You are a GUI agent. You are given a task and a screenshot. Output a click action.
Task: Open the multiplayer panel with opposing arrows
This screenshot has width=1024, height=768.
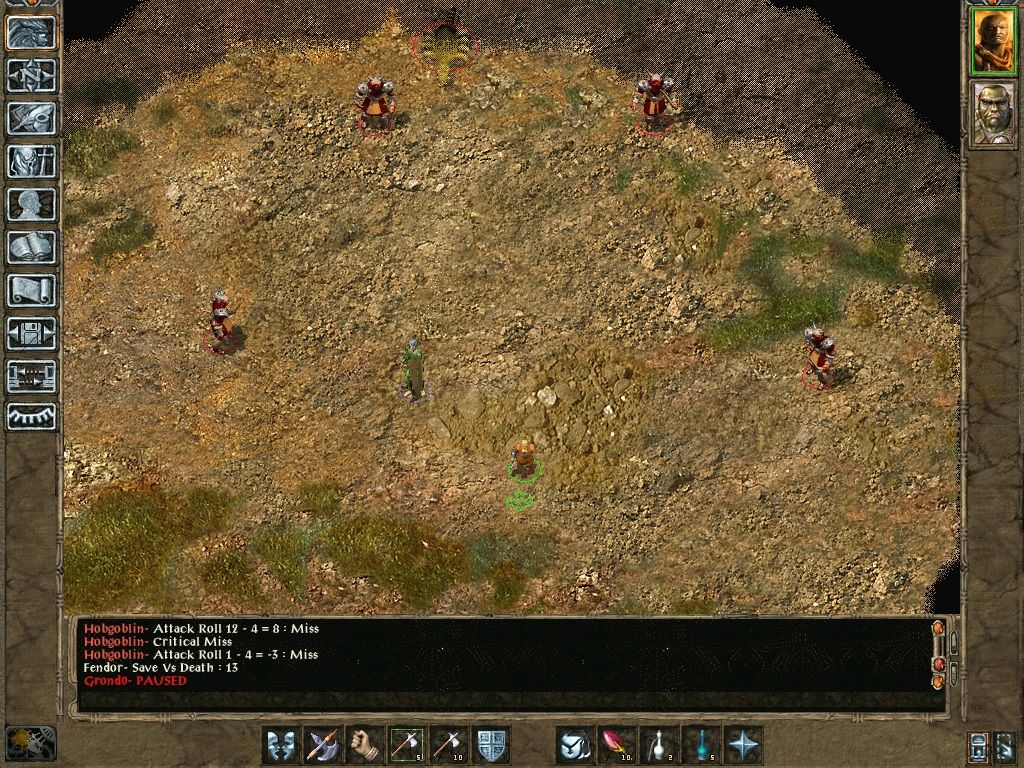click(x=32, y=376)
